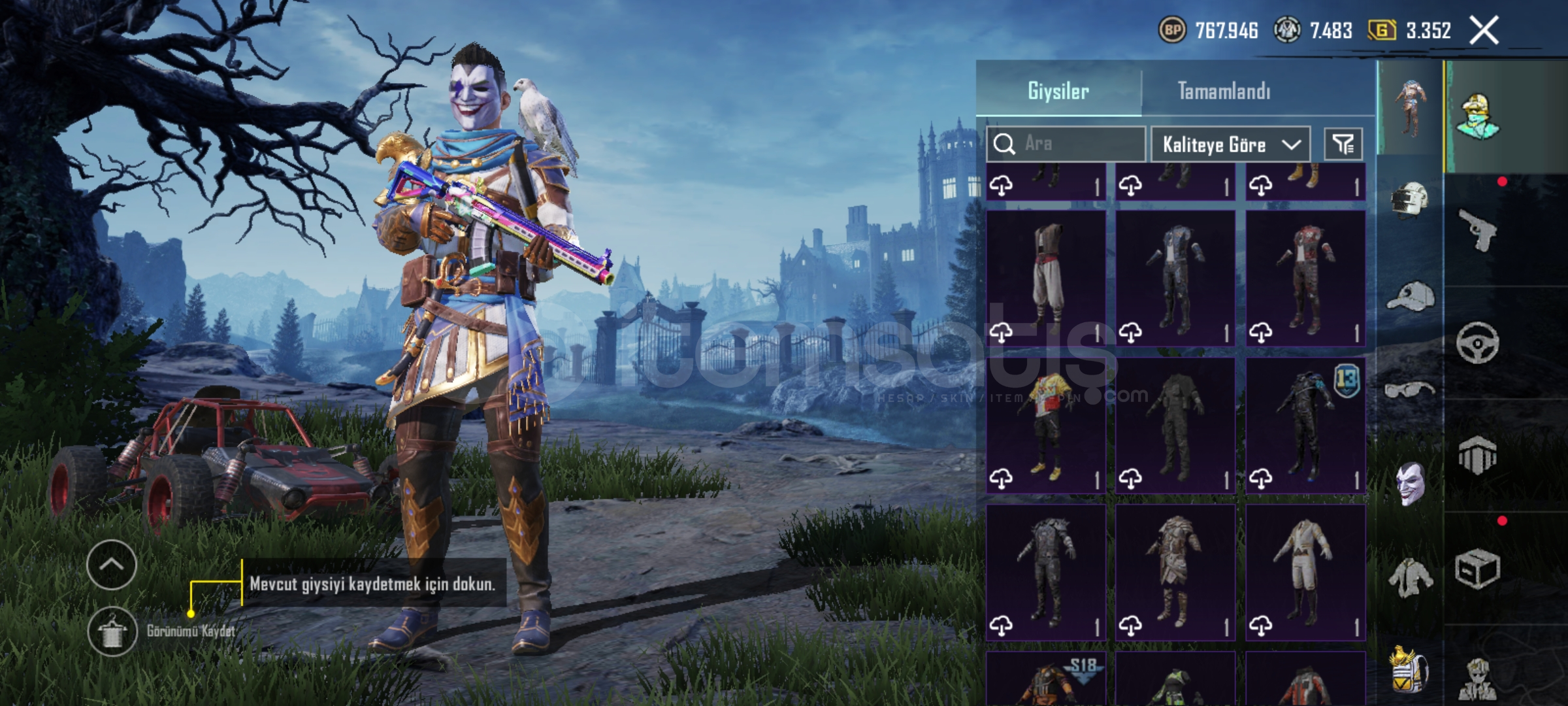Open the Kaliteye Göre sort dropdown
This screenshot has height=706, width=1568.
click(1230, 144)
